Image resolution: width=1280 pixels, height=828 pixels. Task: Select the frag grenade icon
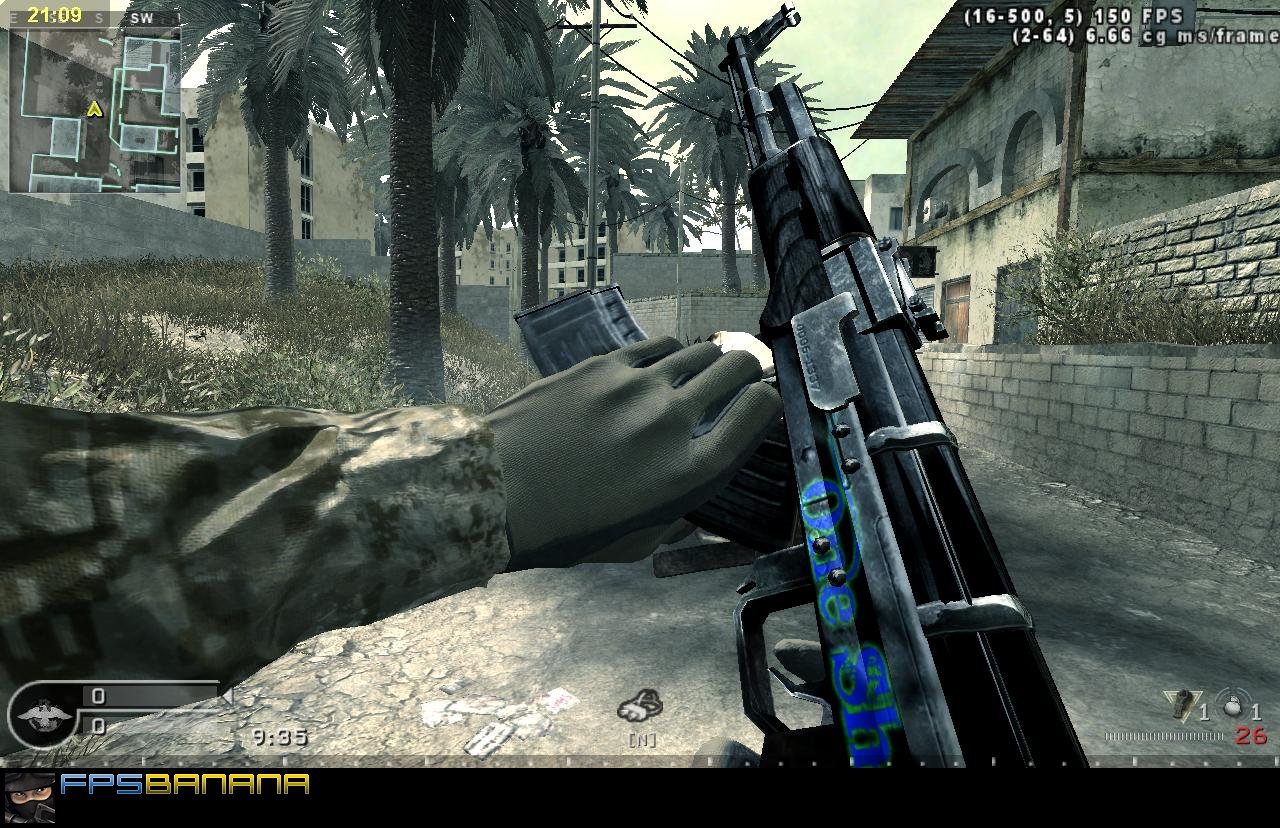point(1182,703)
